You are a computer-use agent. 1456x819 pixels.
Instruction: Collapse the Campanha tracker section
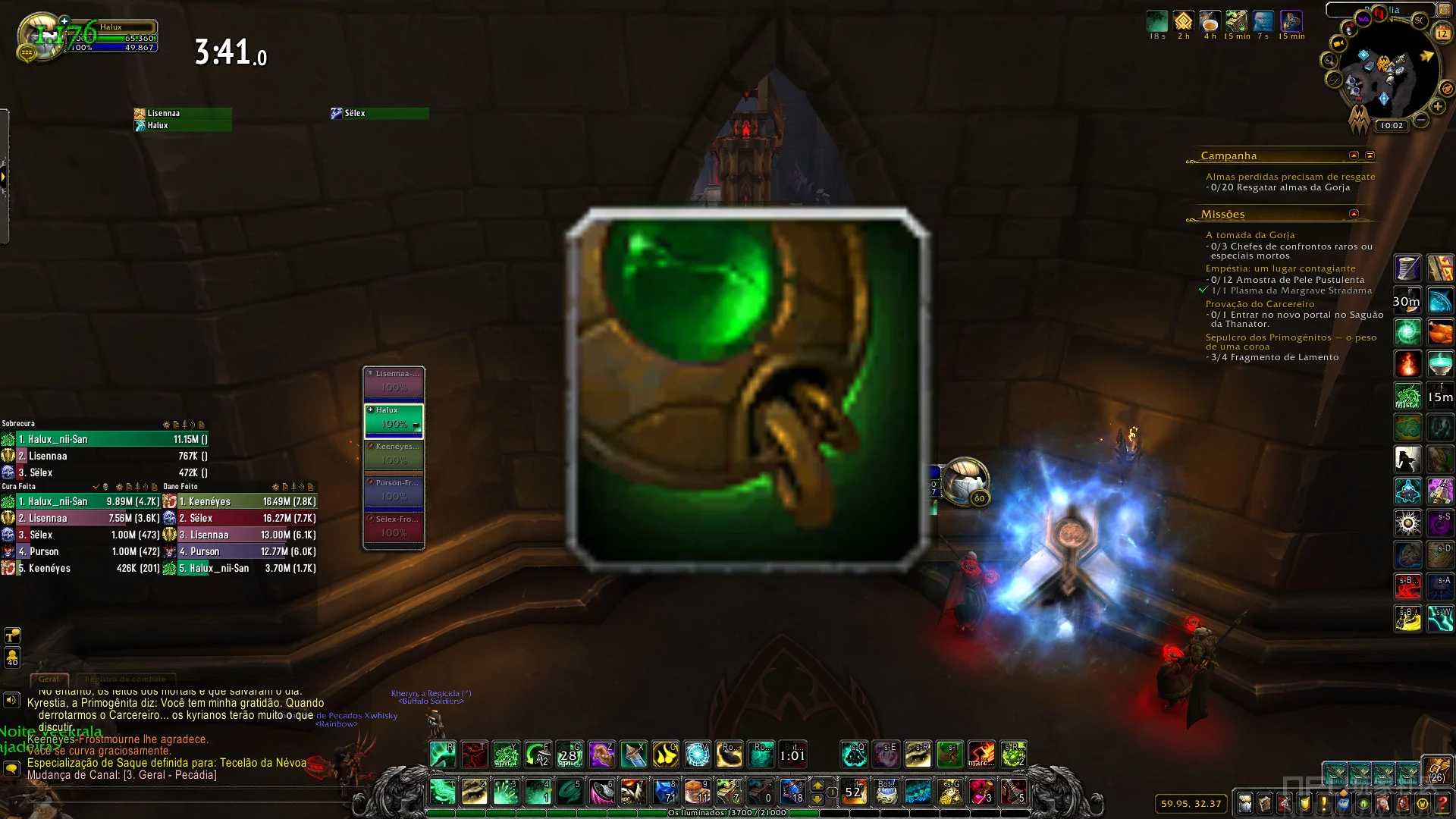point(1354,155)
